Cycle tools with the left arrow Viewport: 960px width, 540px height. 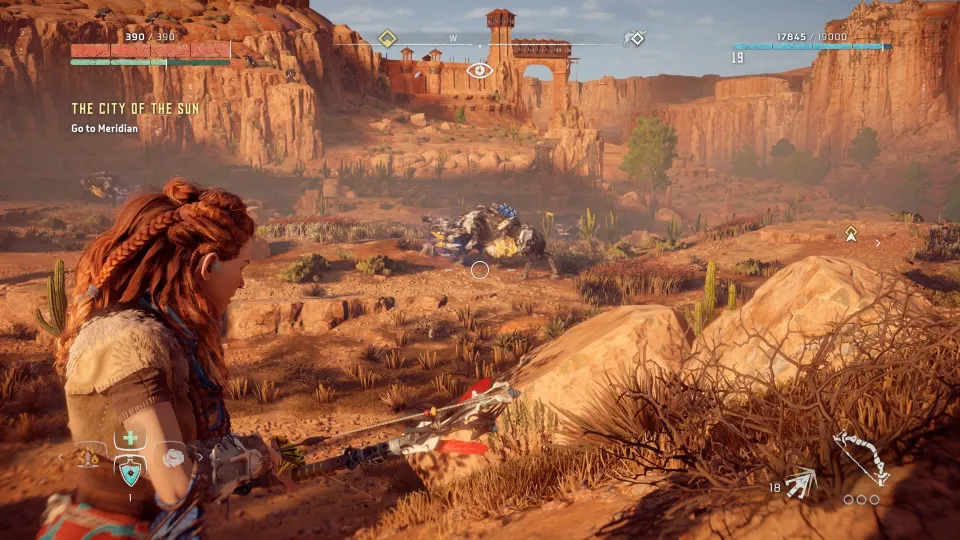pos(59,458)
